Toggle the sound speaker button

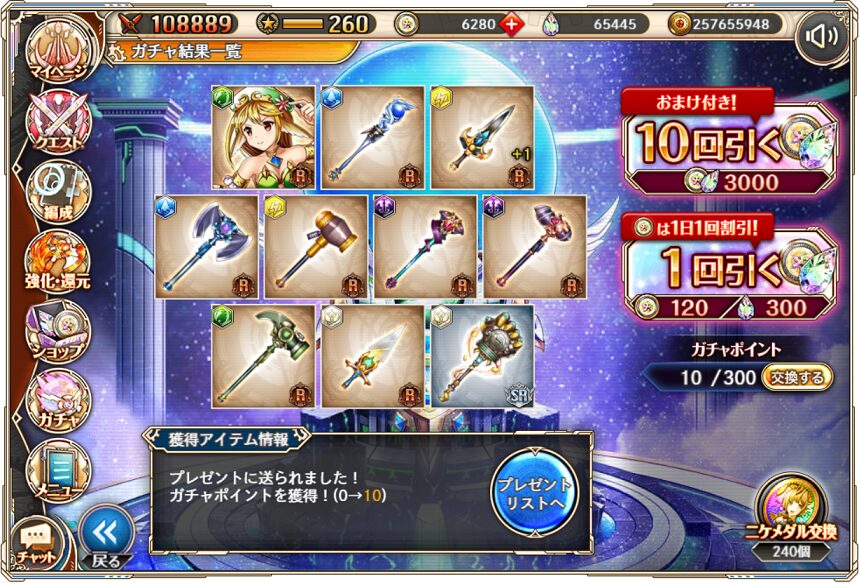tap(823, 38)
